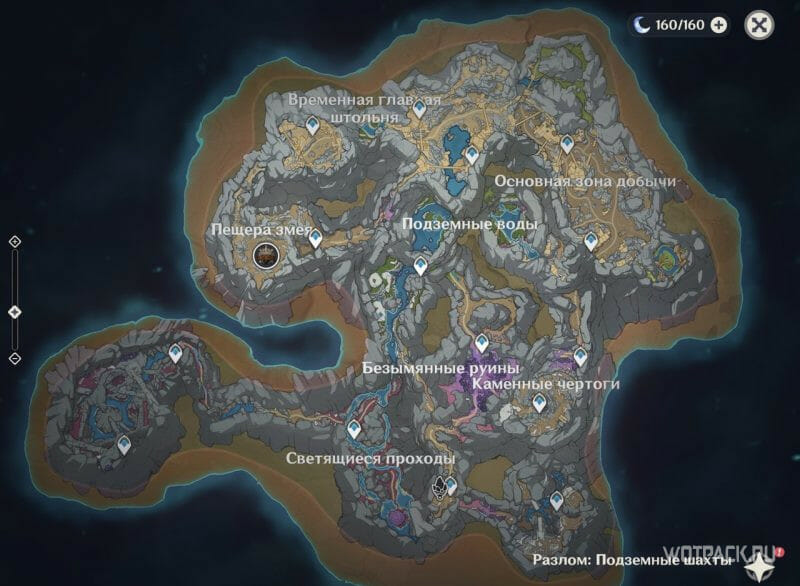Click the zoom slider's diamond handle
This screenshot has height=586, width=800.
tap(15, 312)
